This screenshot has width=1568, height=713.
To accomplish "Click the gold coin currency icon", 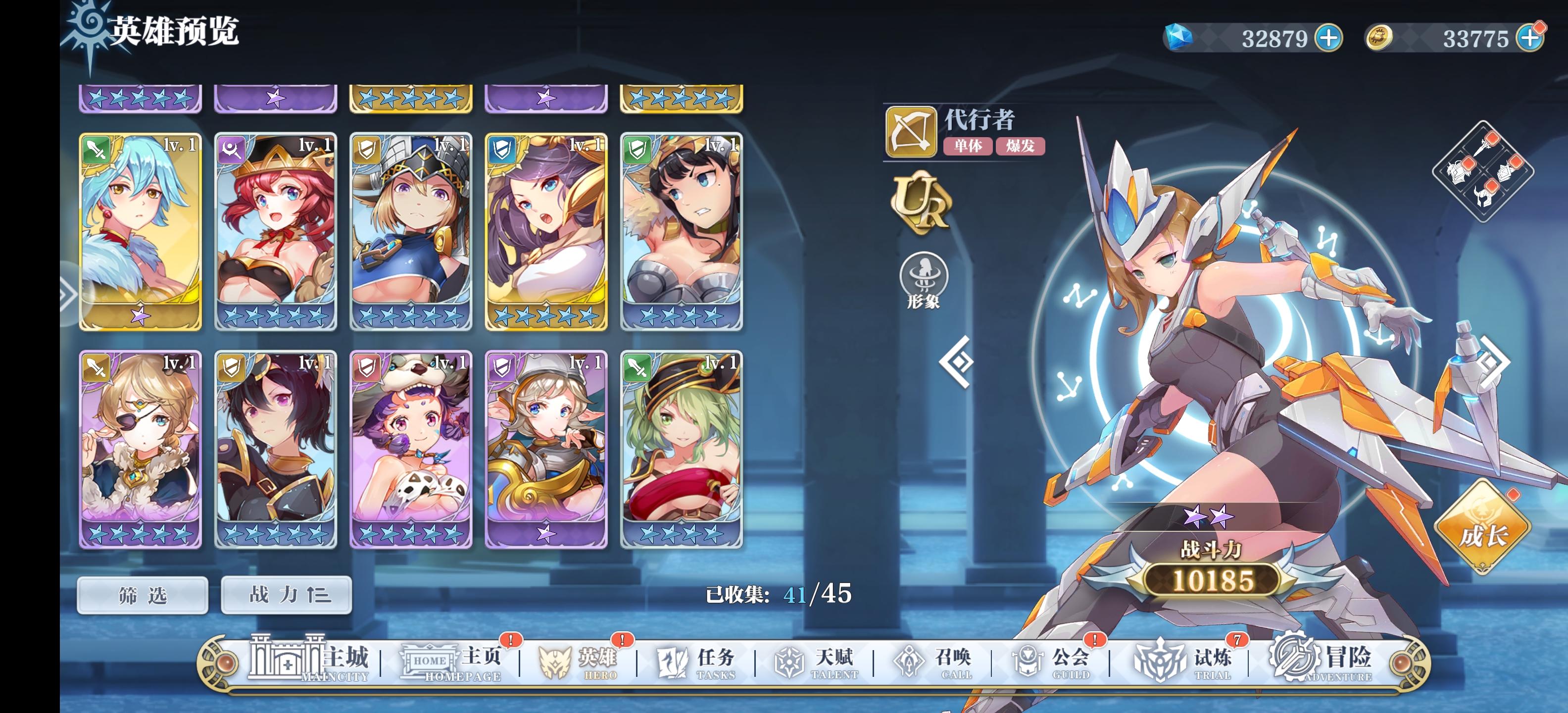I will click(x=1380, y=37).
